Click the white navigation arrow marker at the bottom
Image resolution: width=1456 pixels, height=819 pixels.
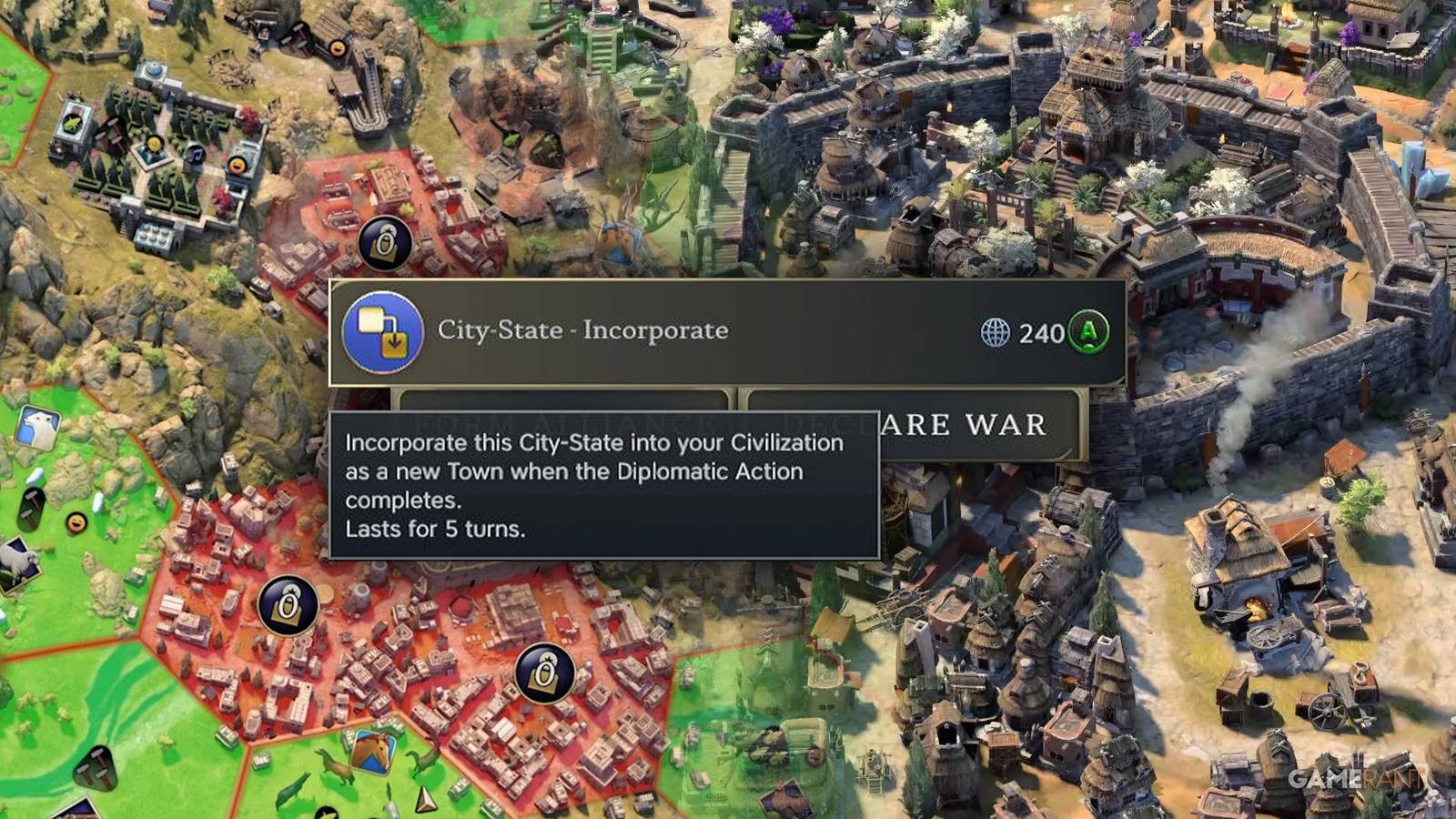click(425, 799)
